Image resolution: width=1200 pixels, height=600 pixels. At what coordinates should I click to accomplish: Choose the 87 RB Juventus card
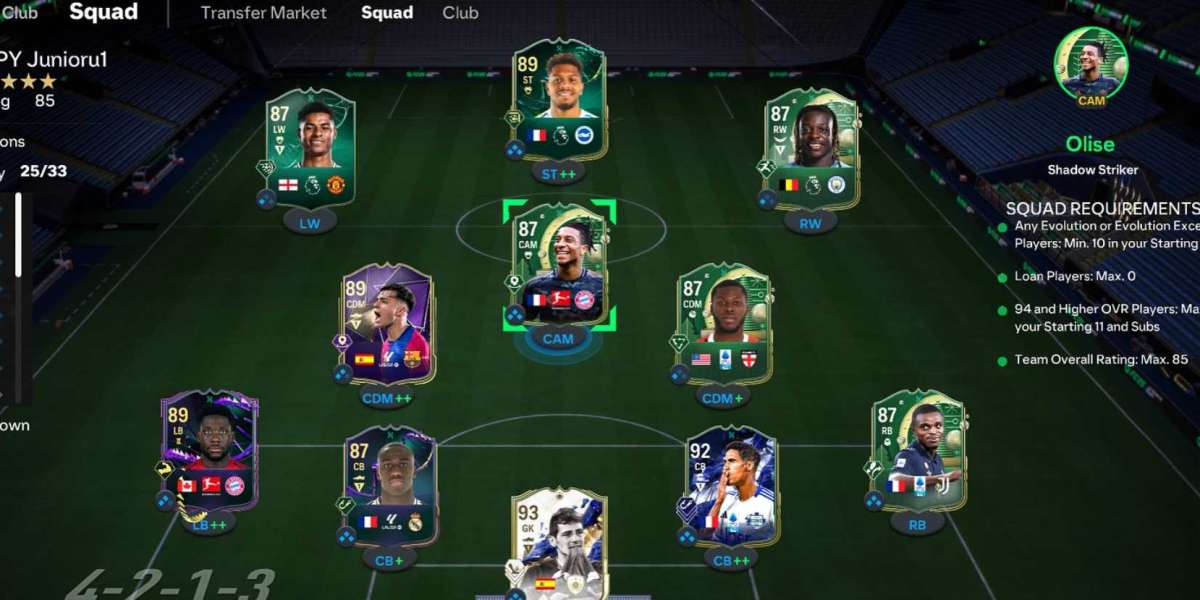pyautogui.click(x=917, y=452)
